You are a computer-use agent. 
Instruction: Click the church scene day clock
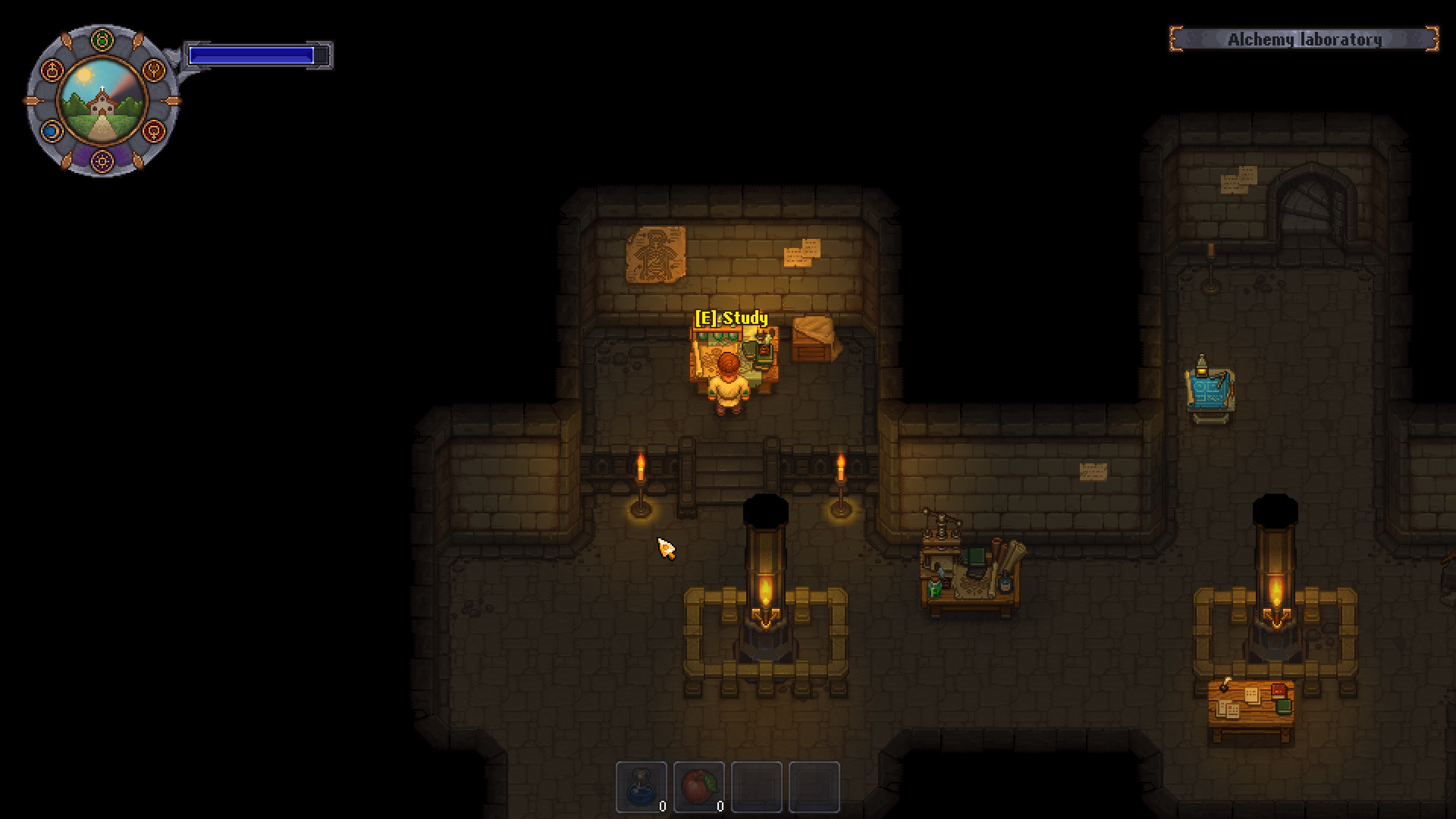point(102,101)
